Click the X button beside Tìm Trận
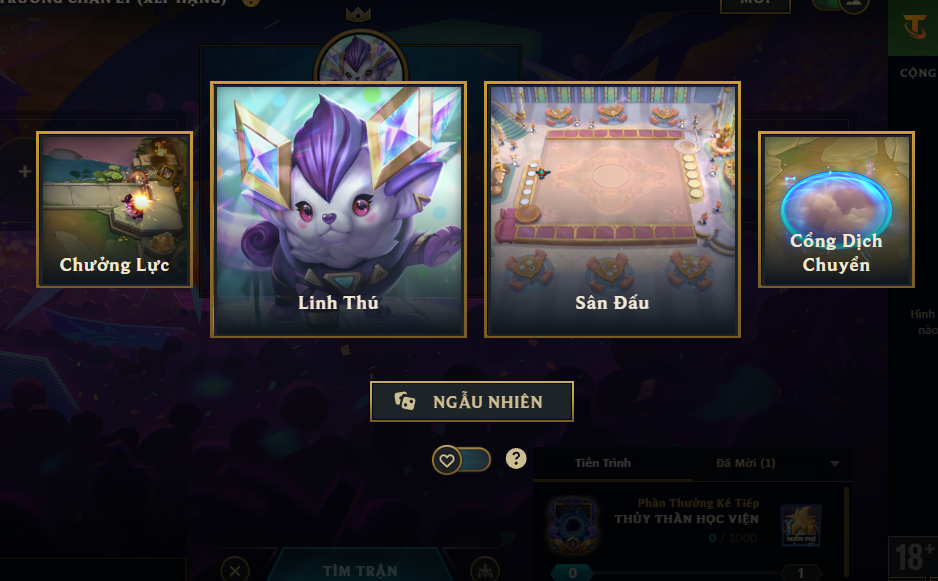The height and width of the screenshot is (581, 938). [x=235, y=570]
